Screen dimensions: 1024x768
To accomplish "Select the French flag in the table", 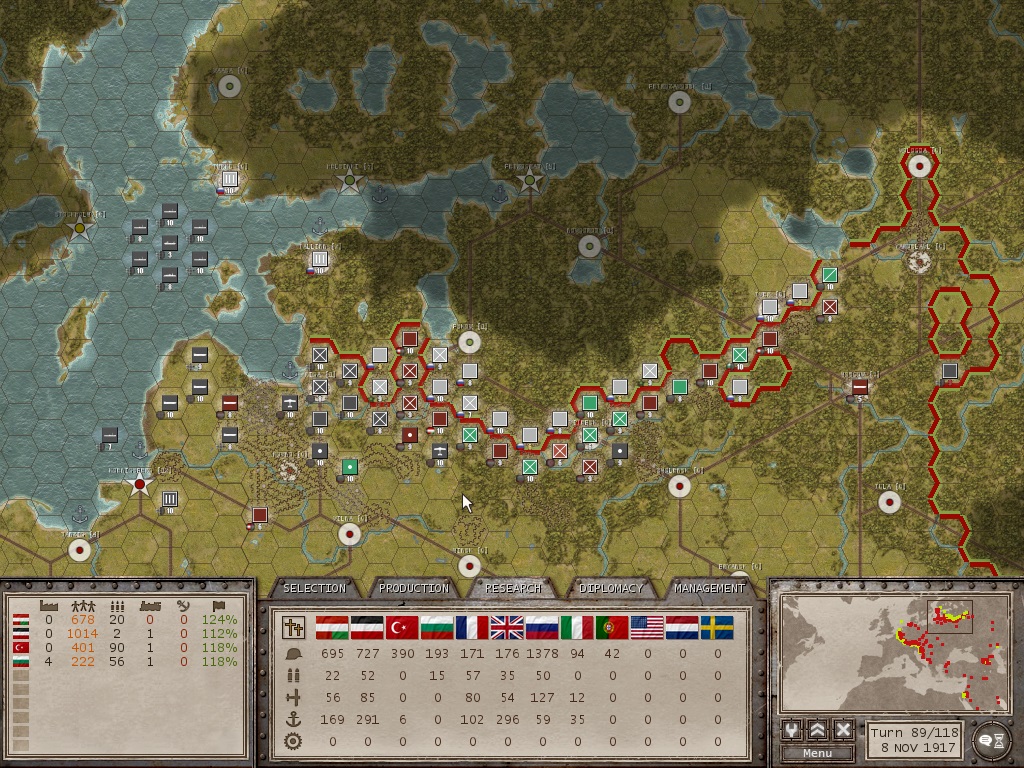I will 472,628.
